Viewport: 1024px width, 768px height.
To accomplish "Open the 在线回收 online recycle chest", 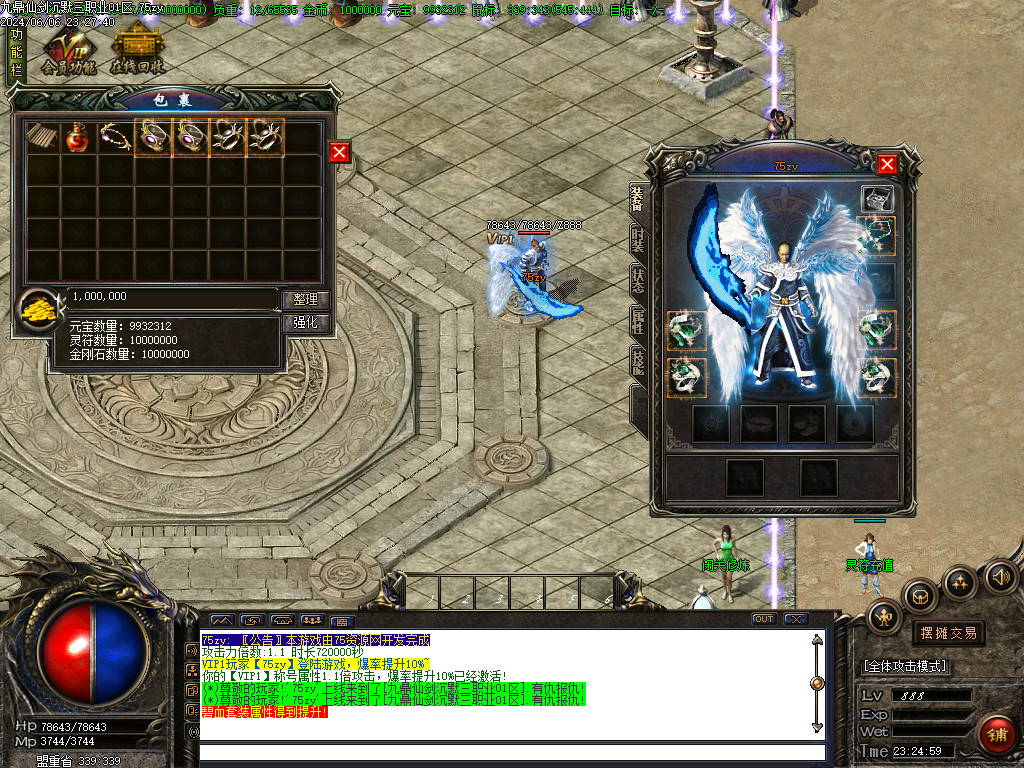I will (136, 51).
